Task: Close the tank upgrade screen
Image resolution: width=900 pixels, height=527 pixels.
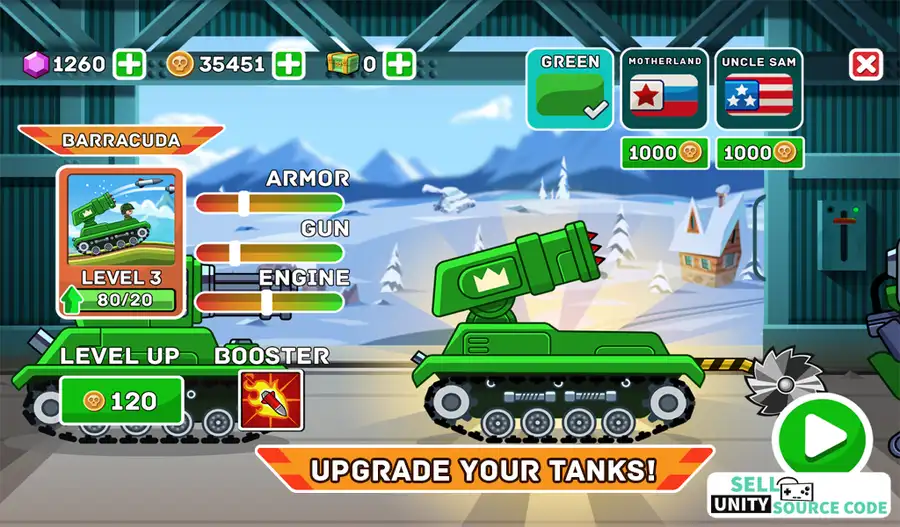Action: pos(864,65)
